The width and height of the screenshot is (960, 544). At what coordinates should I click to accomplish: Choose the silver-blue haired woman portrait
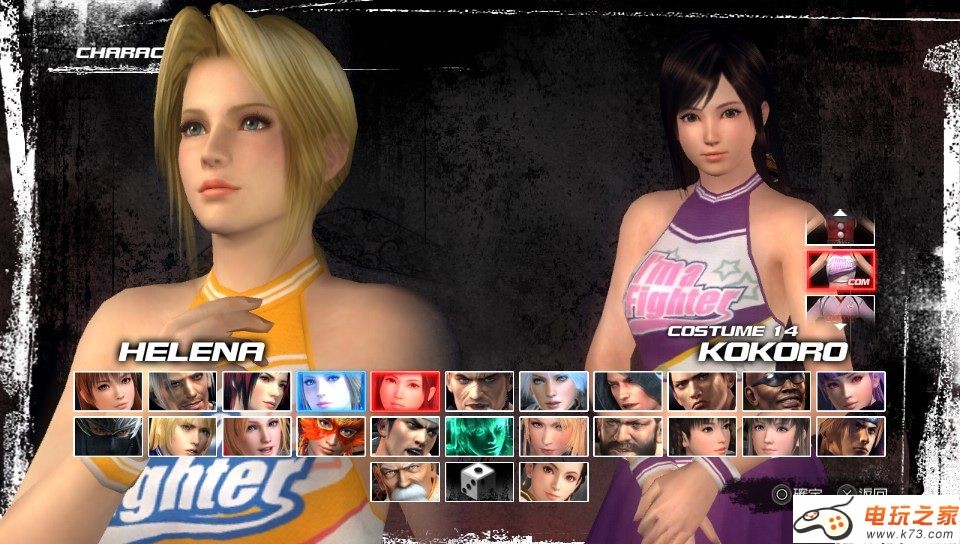point(554,391)
